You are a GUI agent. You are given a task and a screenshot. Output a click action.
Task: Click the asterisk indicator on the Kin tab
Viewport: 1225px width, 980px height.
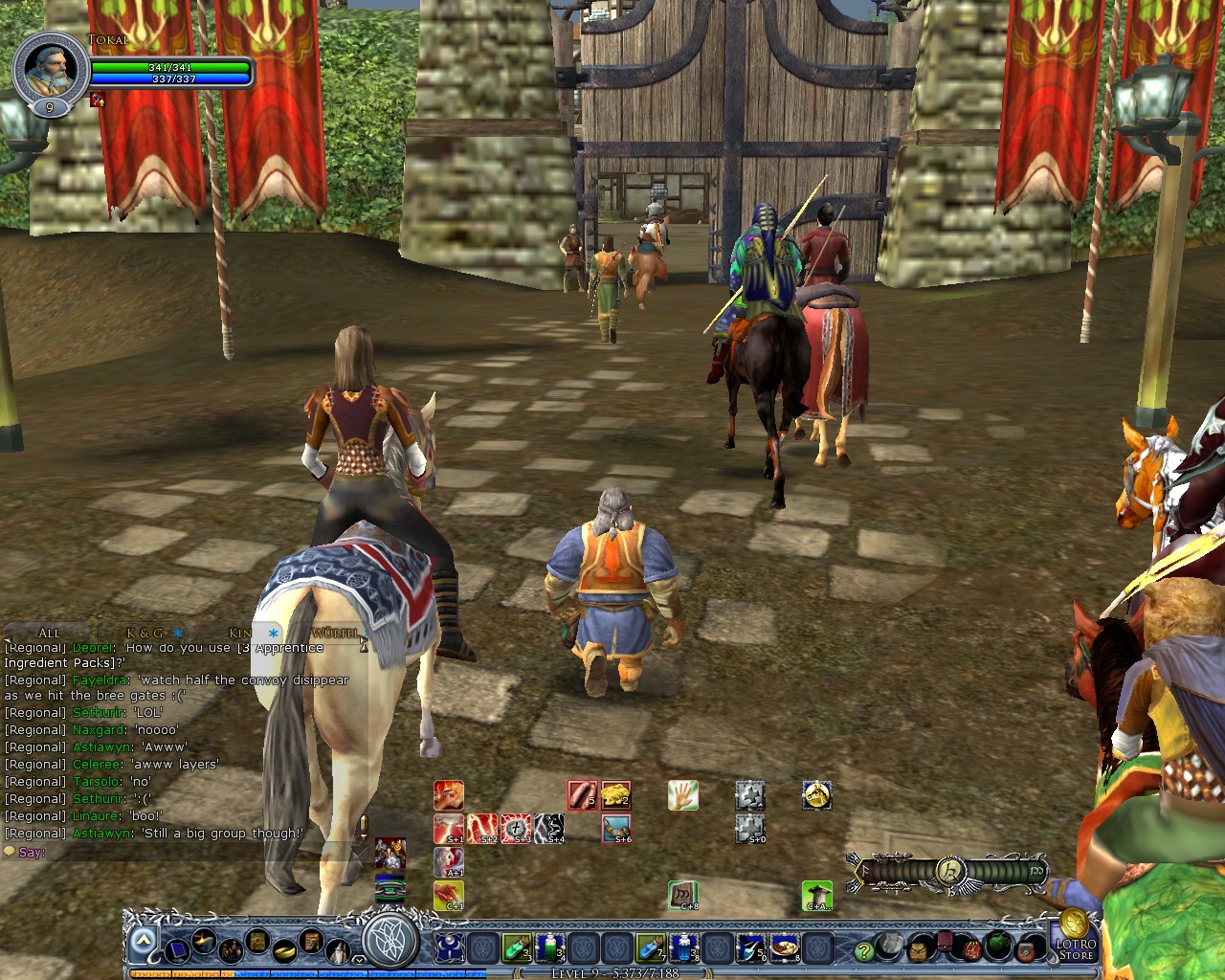(272, 634)
